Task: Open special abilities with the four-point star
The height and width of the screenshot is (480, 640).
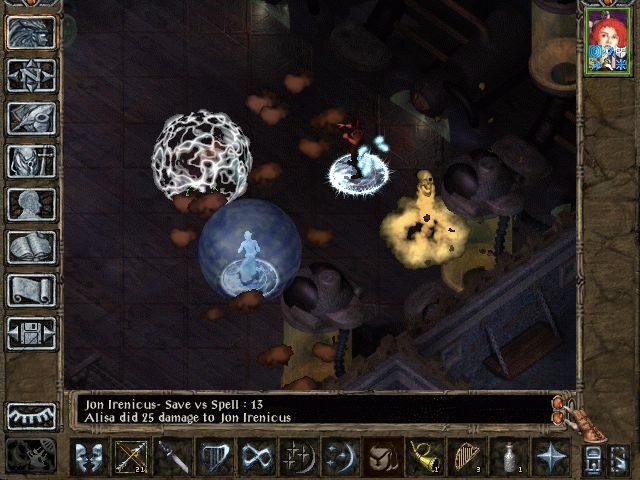Action: 550,457
